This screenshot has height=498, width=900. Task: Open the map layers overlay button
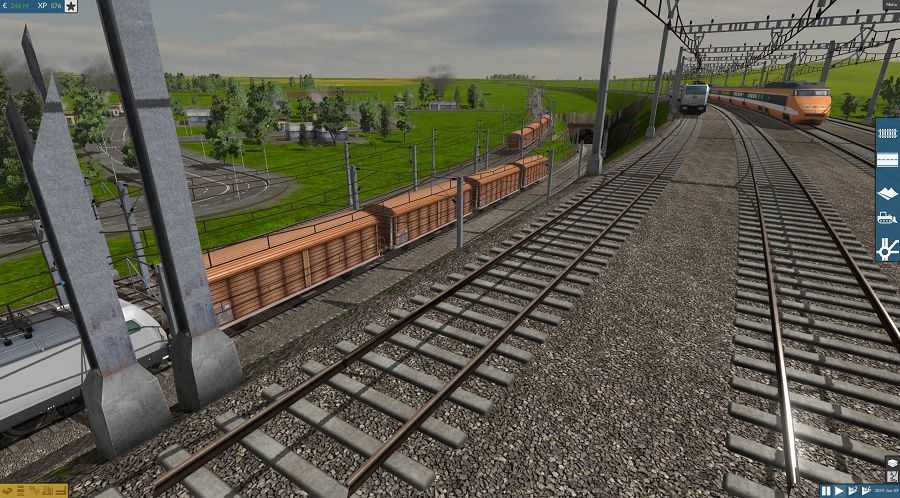[x=892, y=463]
